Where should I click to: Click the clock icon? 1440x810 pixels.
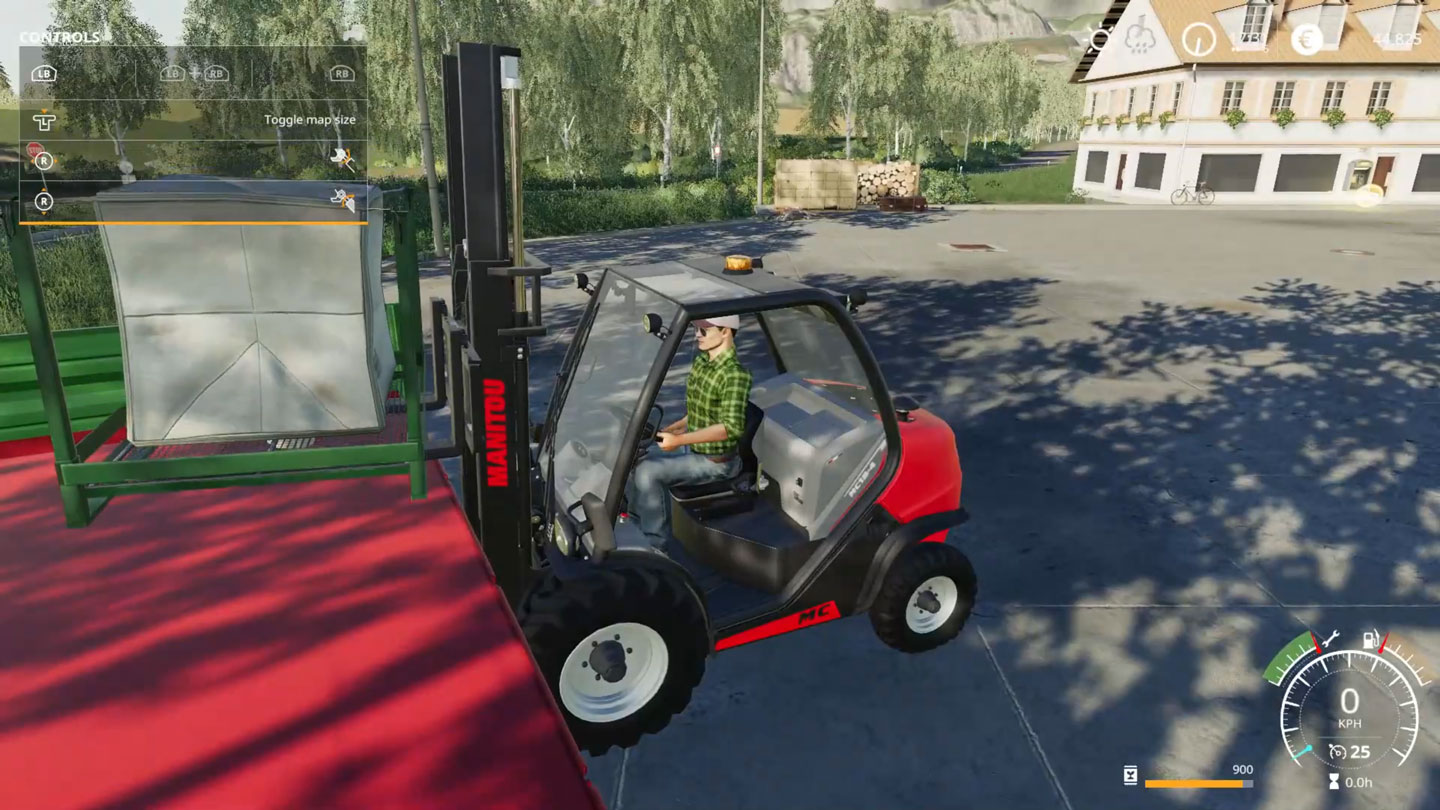pos(1198,40)
